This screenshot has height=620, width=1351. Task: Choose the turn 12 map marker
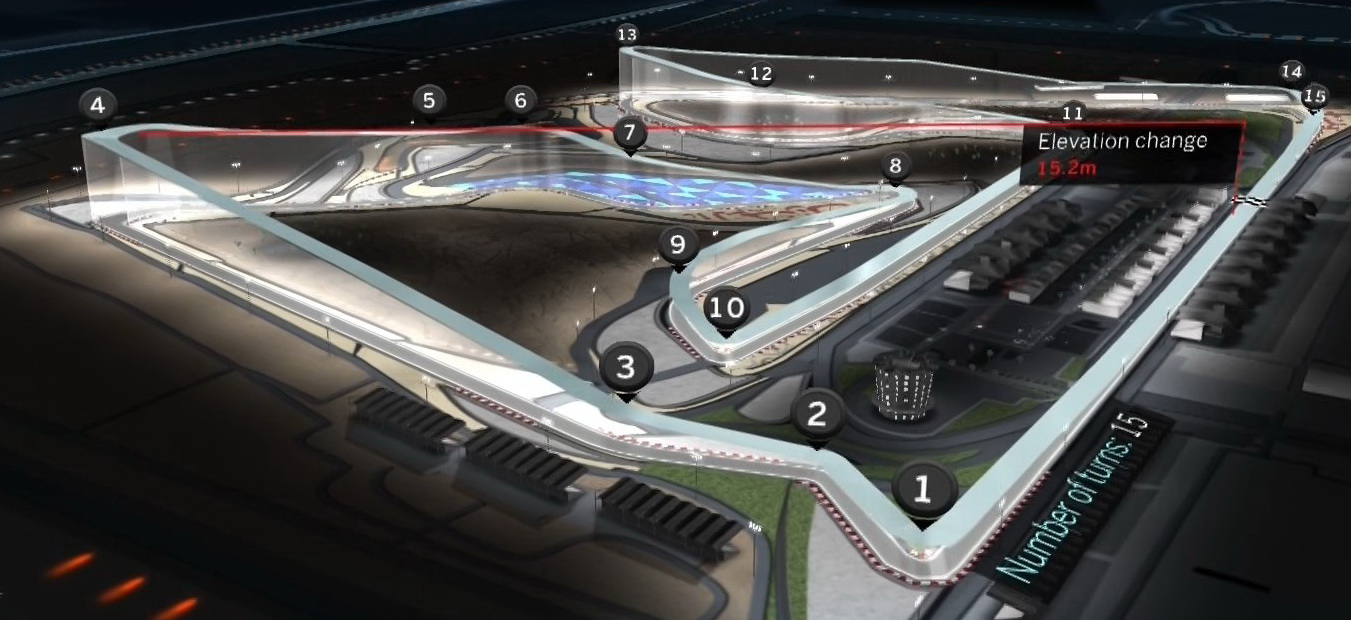(761, 73)
